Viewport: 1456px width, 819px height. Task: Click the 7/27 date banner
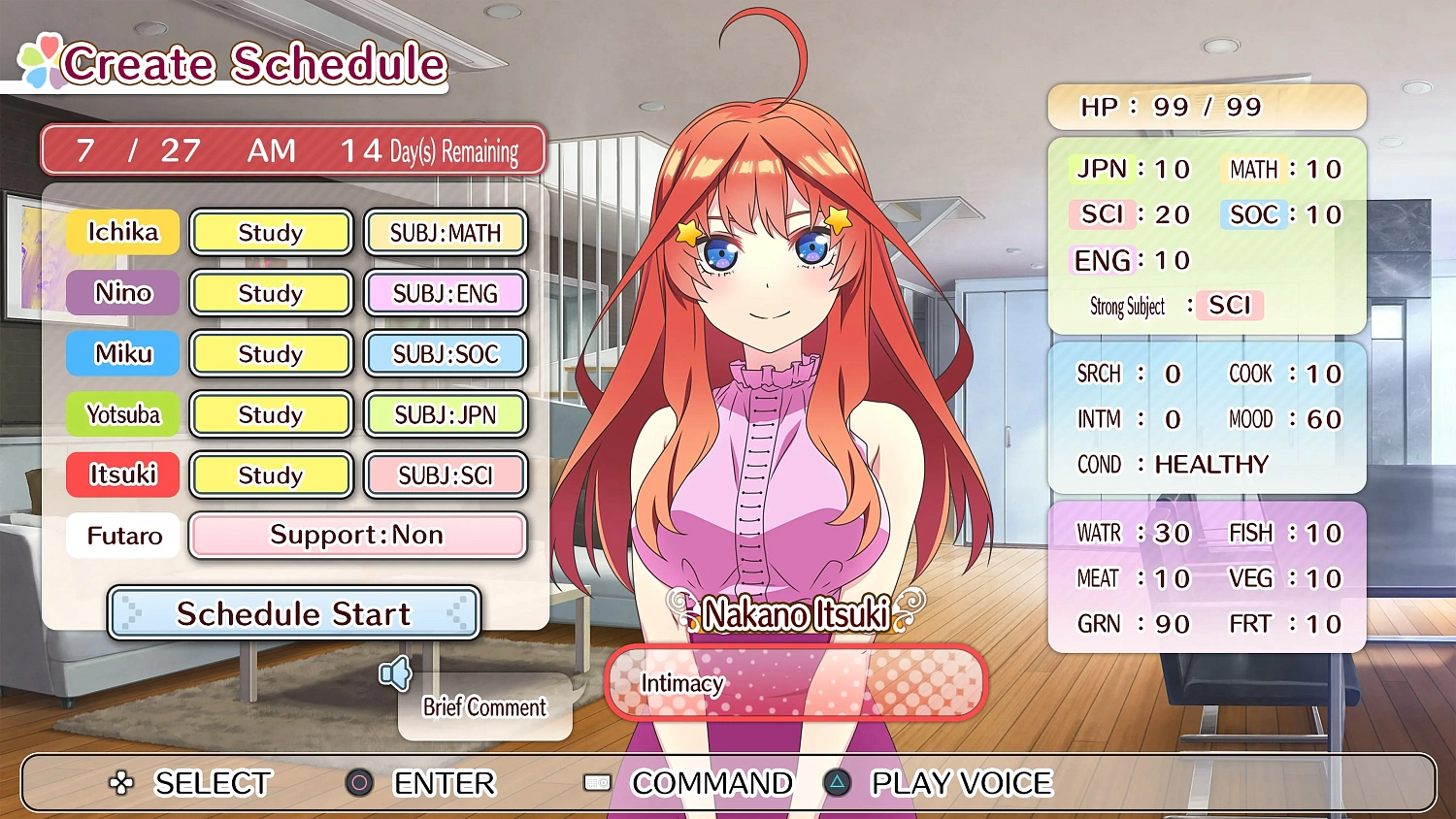pyautogui.click(x=293, y=149)
